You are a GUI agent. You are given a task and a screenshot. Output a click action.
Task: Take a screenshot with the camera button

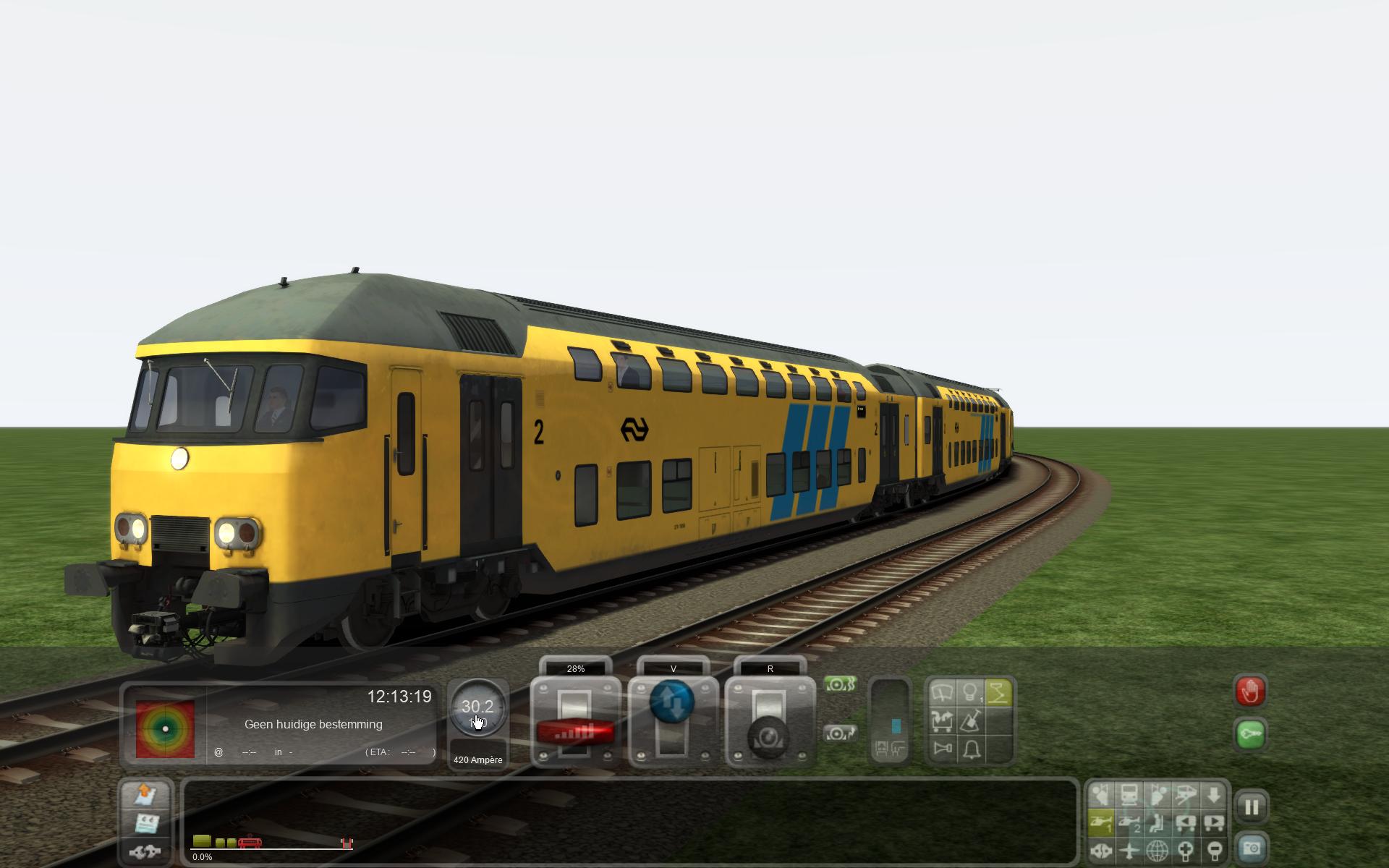[x=1252, y=848]
